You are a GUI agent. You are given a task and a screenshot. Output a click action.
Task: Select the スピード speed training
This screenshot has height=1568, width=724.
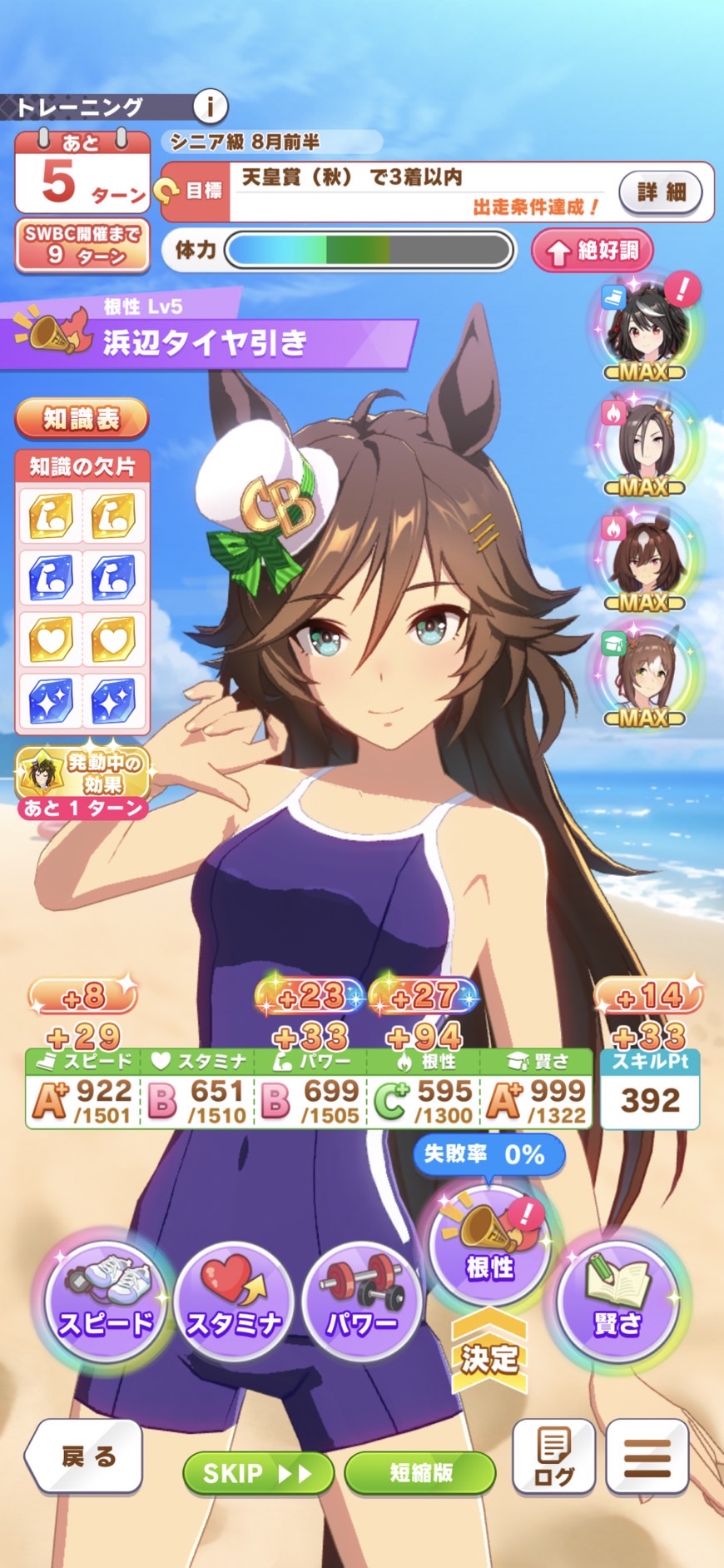coord(105,1303)
